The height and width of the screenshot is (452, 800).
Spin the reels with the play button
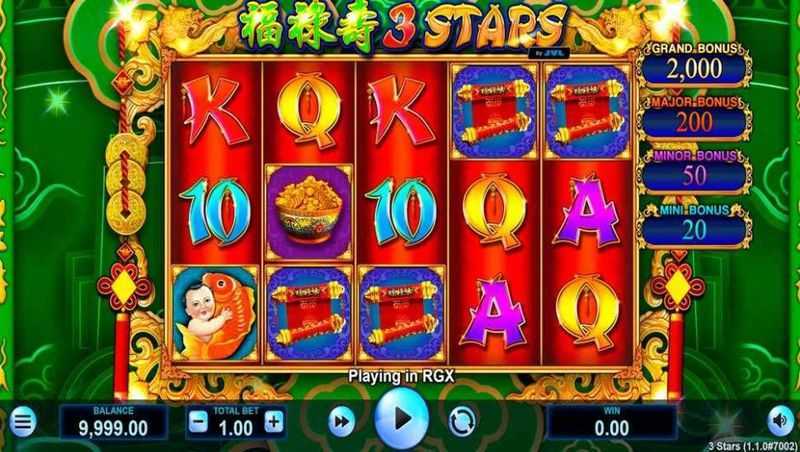coord(400,418)
